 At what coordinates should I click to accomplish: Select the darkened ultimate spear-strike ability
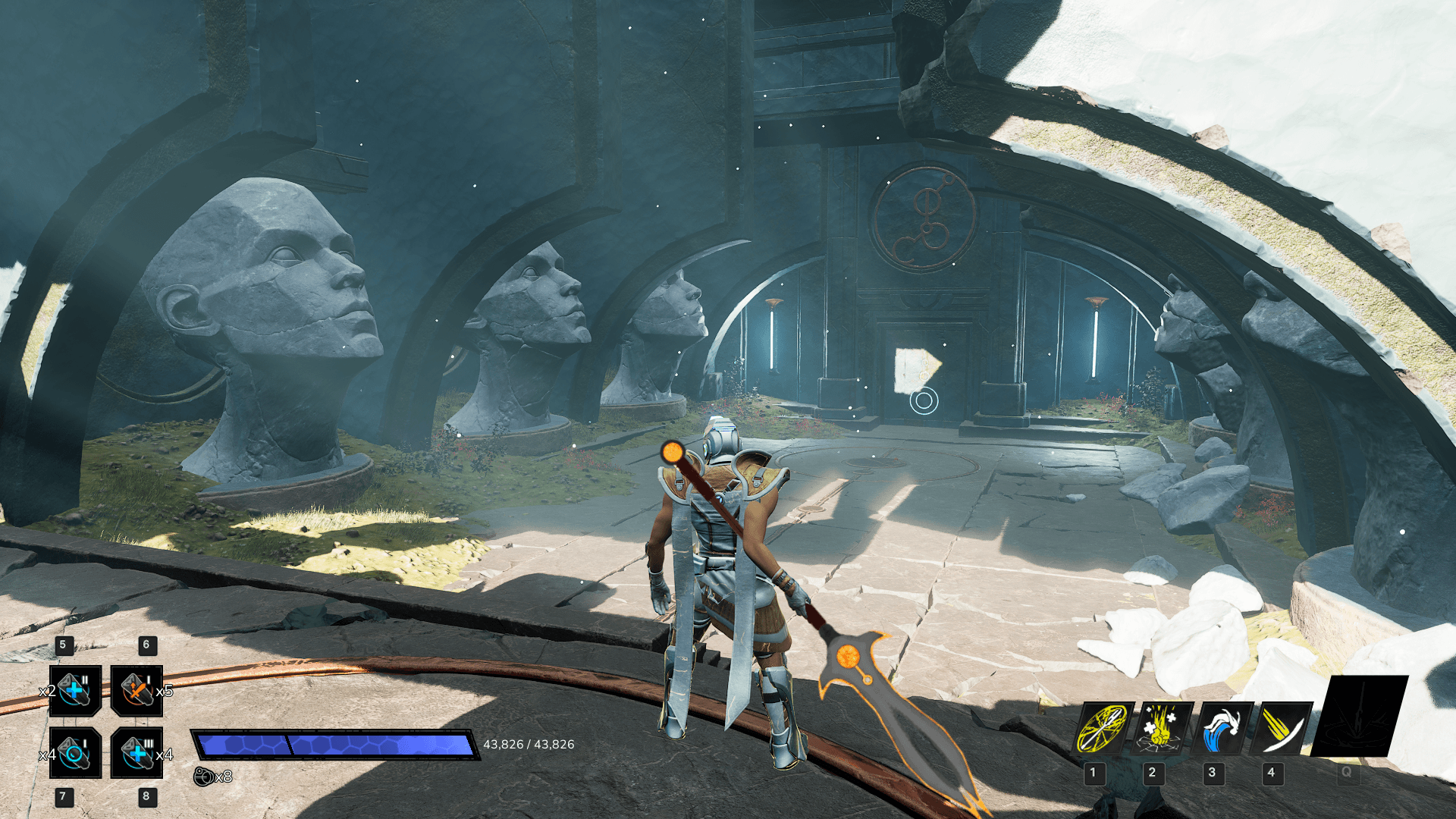click(x=1359, y=716)
